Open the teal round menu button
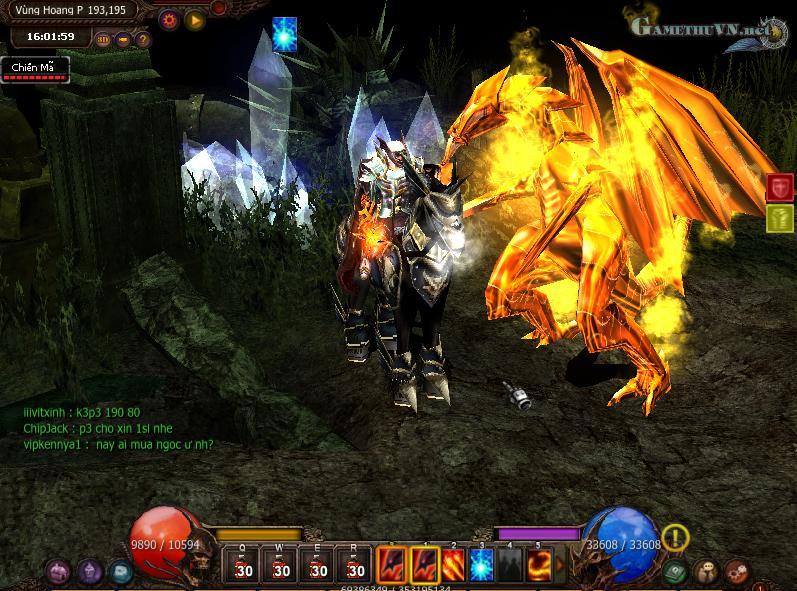 (120, 572)
